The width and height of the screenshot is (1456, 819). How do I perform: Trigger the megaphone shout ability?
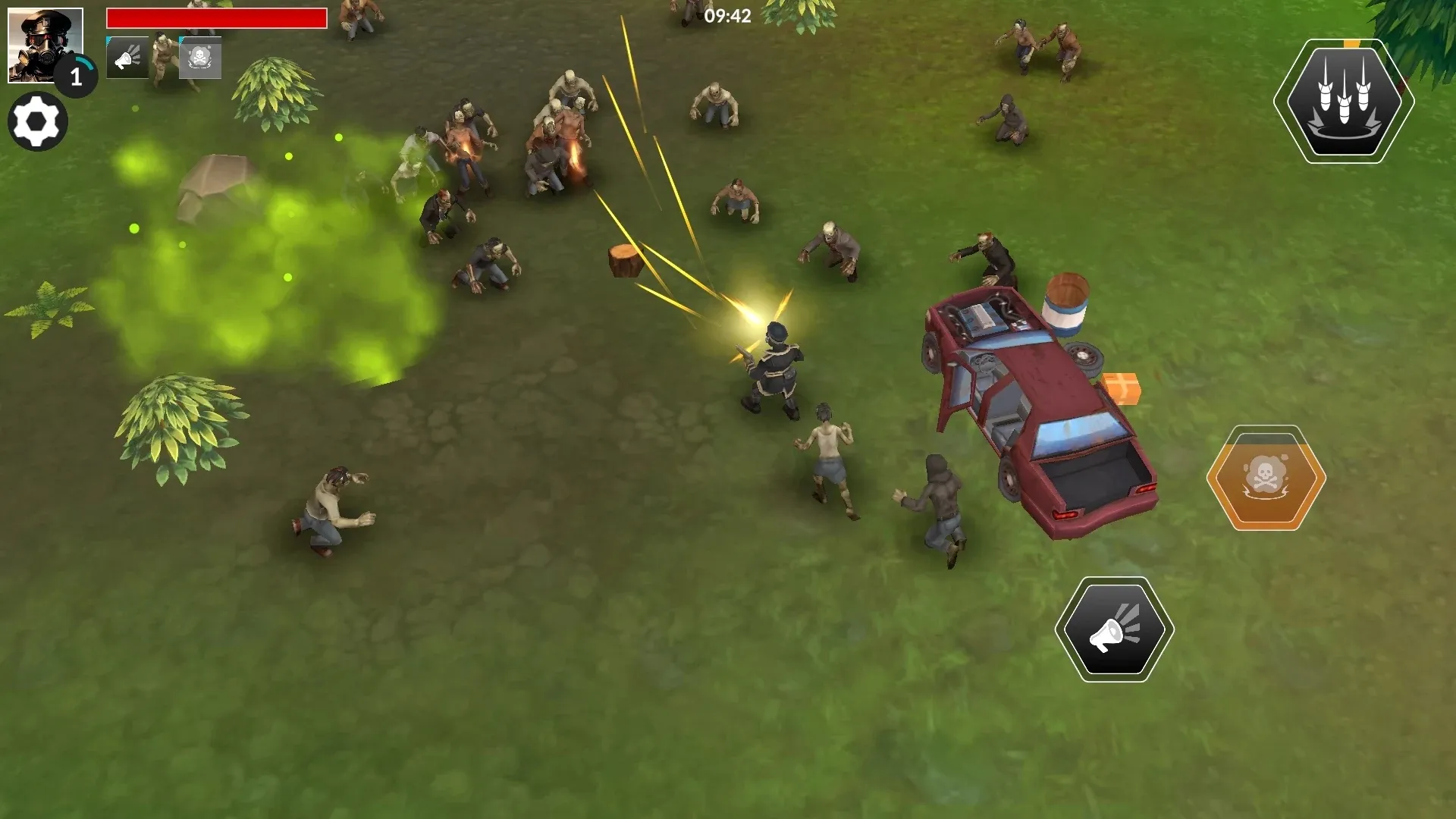pyautogui.click(x=1114, y=629)
